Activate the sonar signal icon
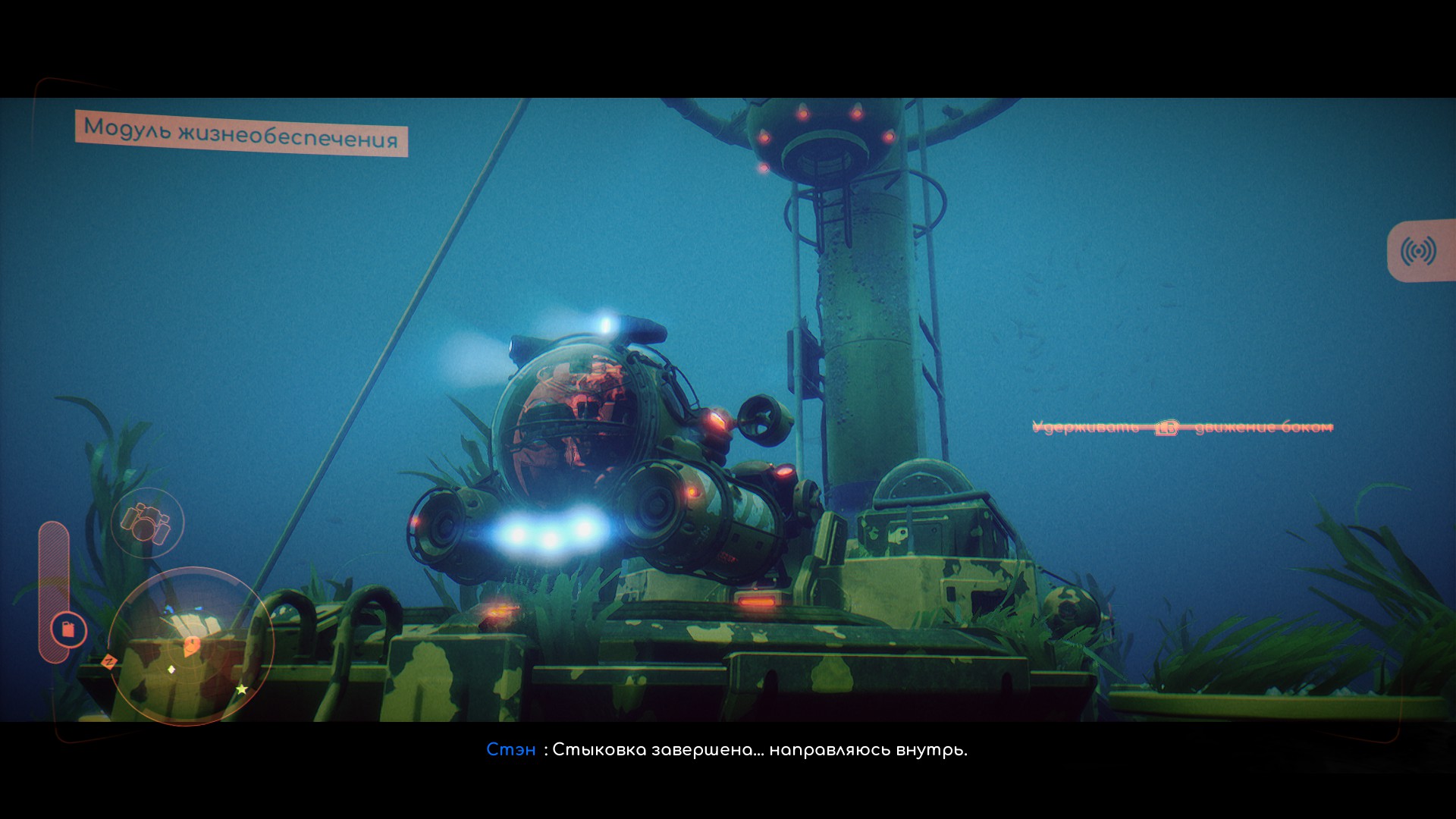Viewport: 1456px width, 819px height. (1418, 251)
